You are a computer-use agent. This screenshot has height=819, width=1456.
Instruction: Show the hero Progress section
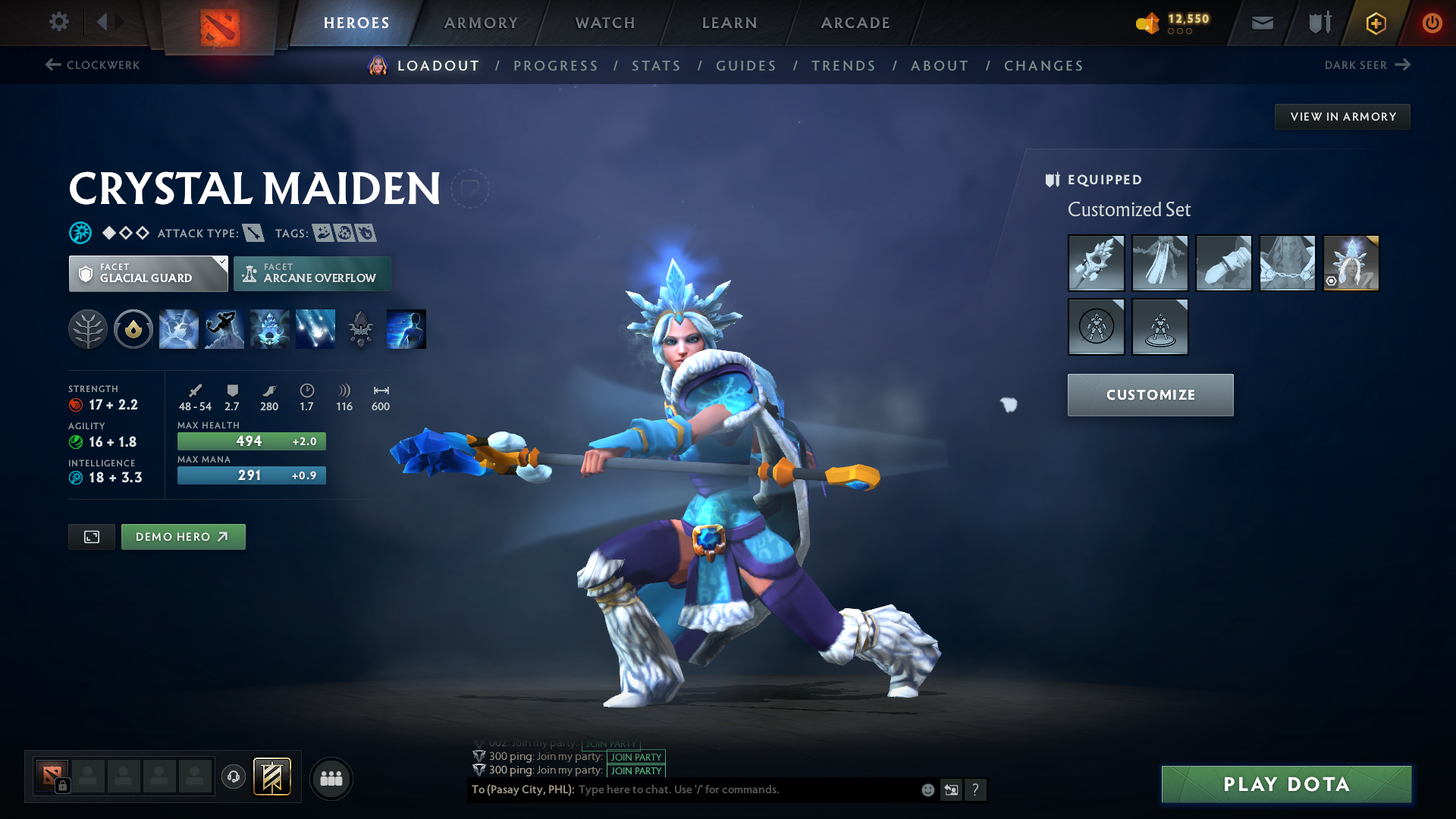pos(556,66)
